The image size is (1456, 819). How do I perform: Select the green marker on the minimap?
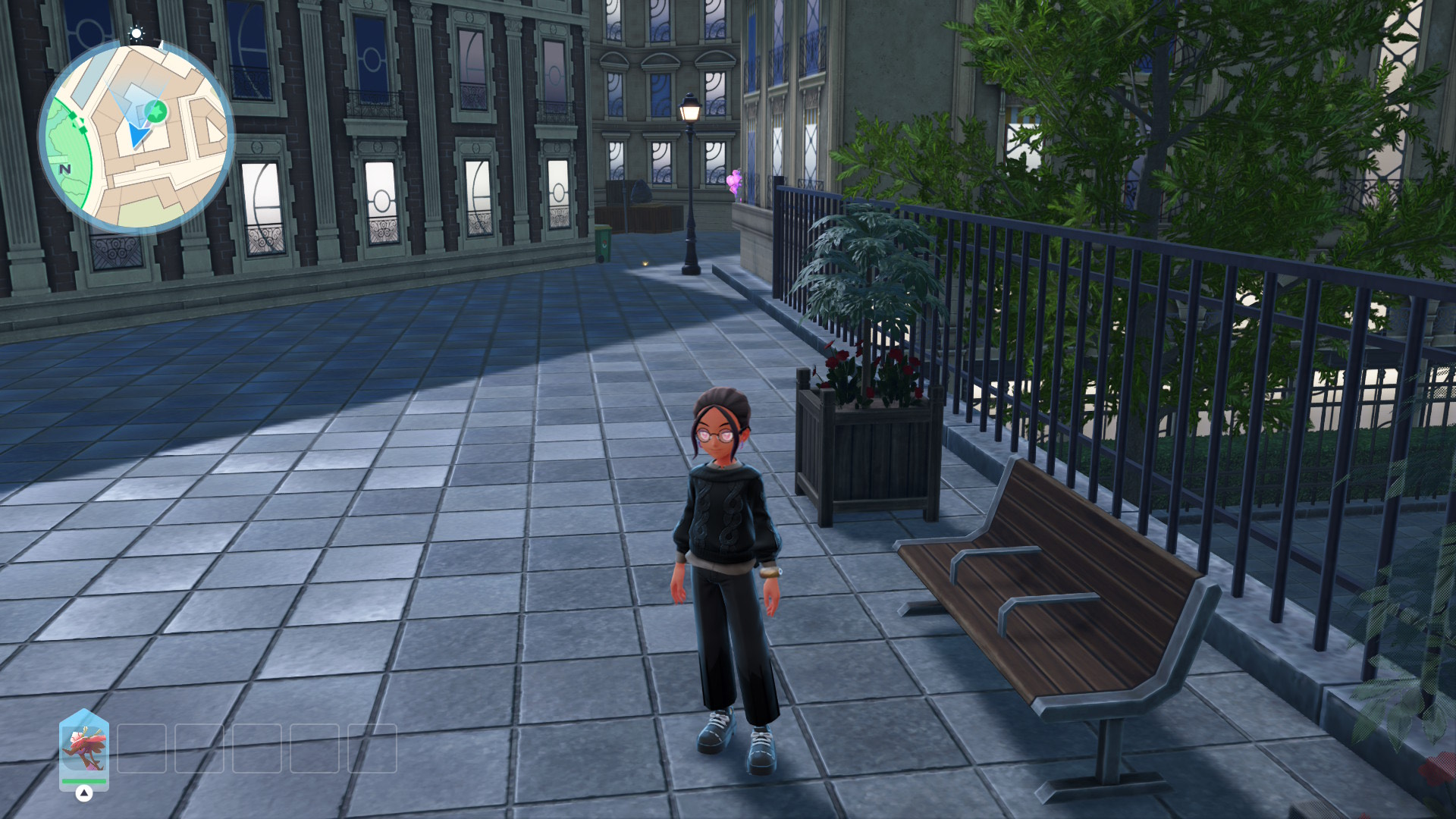coord(156,112)
